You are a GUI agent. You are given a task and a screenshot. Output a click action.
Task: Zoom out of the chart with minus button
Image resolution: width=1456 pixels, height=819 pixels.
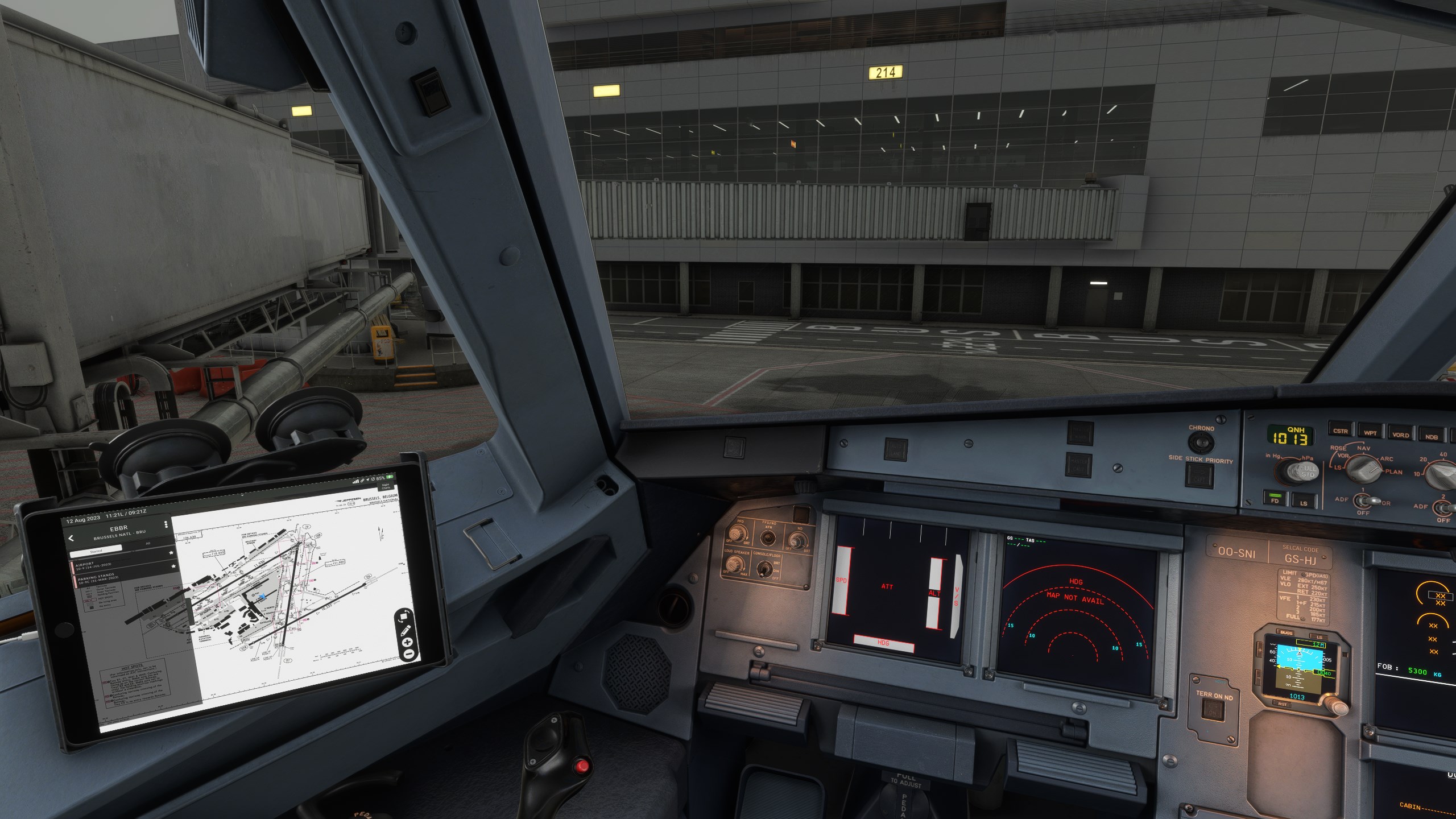tap(408, 655)
